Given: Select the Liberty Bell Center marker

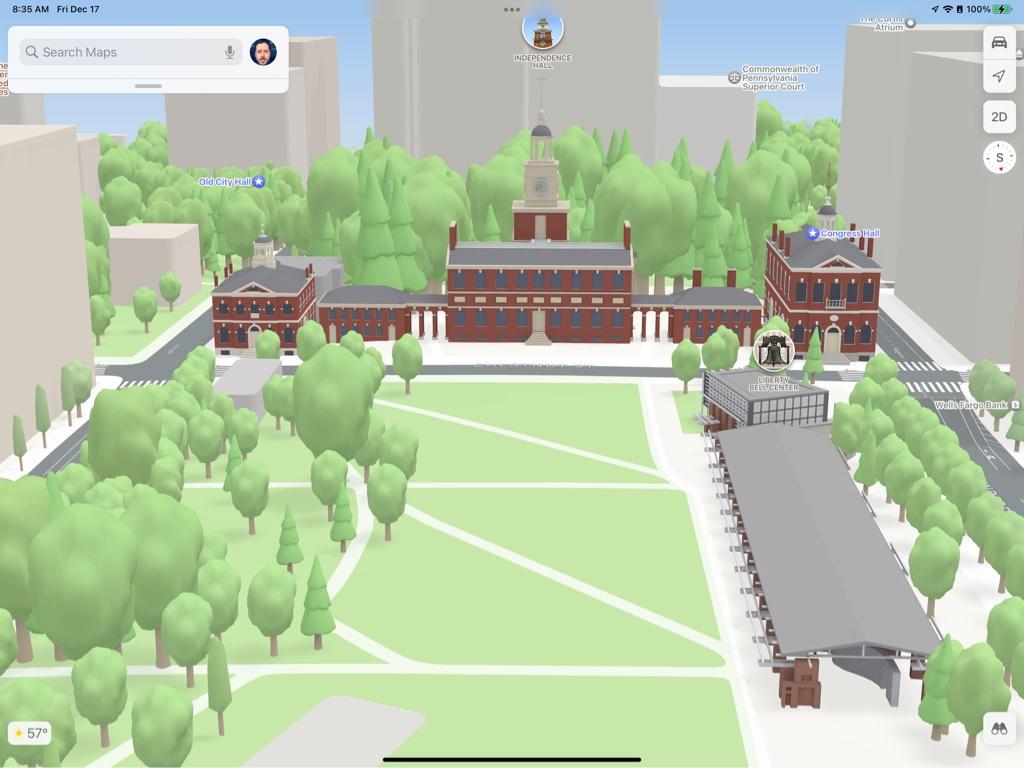Looking at the screenshot, I should click(x=774, y=351).
